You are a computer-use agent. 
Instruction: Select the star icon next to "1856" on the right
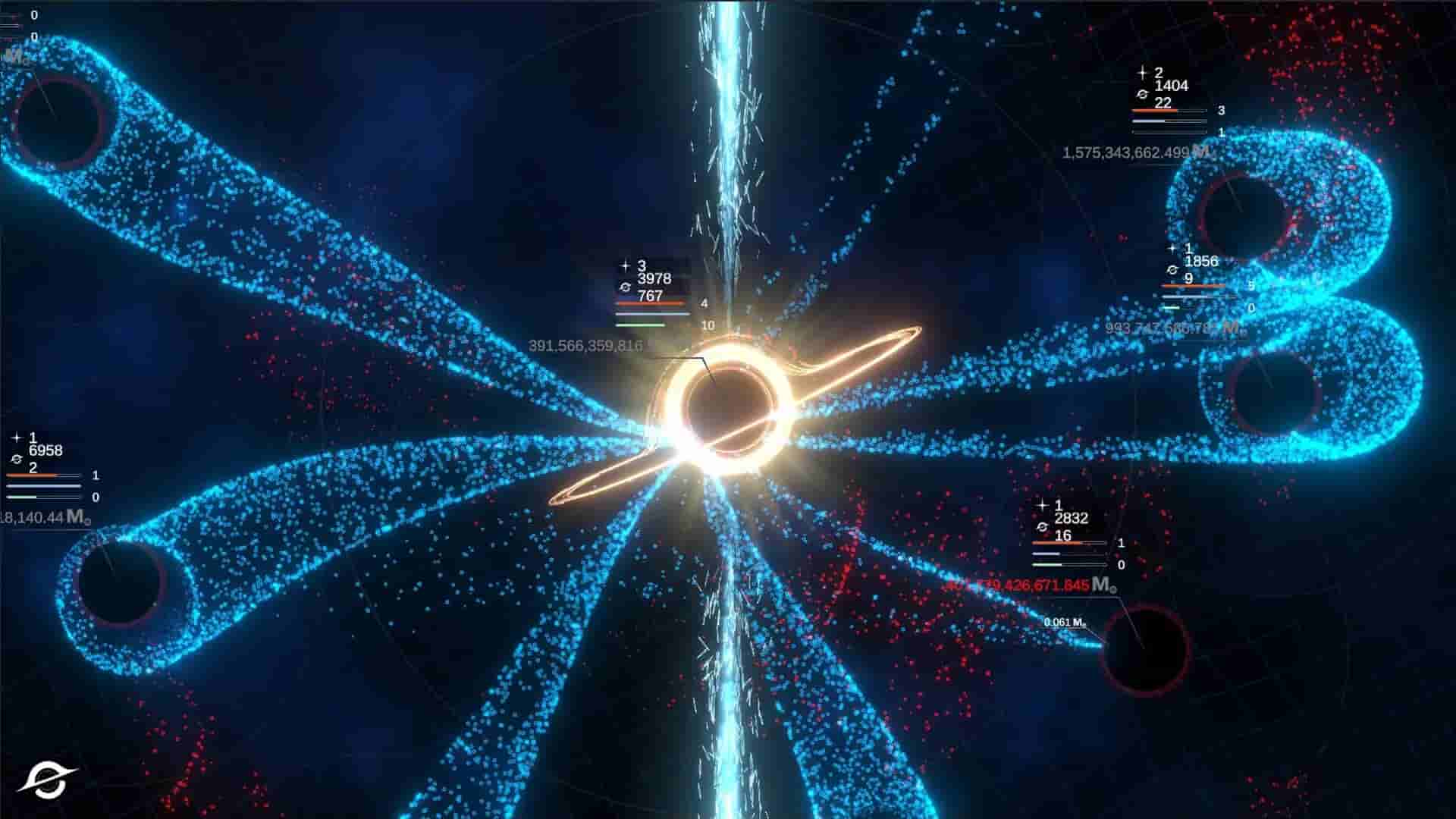click(x=1172, y=248)
